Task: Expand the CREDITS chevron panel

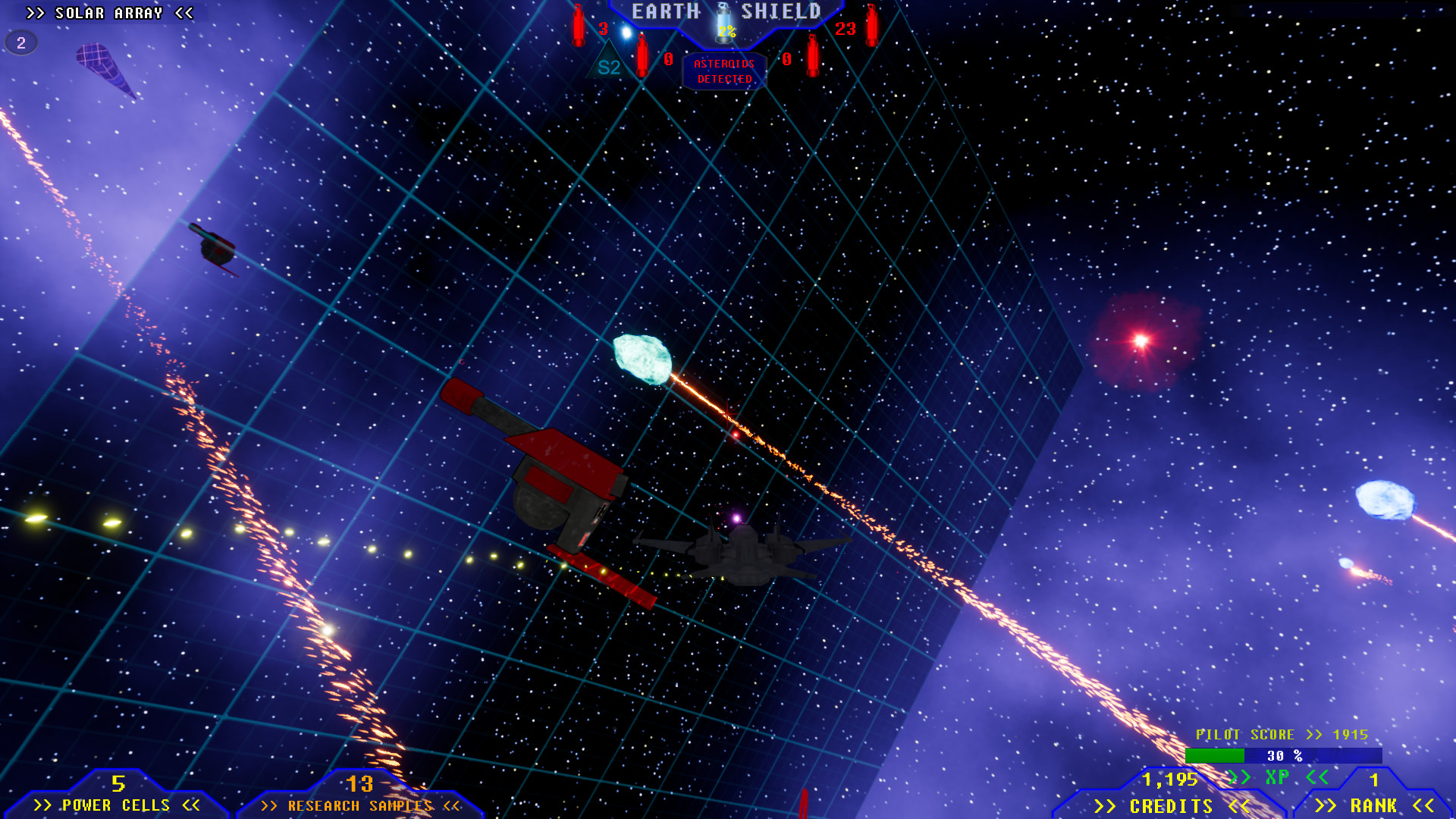Action: (1172, 805)
